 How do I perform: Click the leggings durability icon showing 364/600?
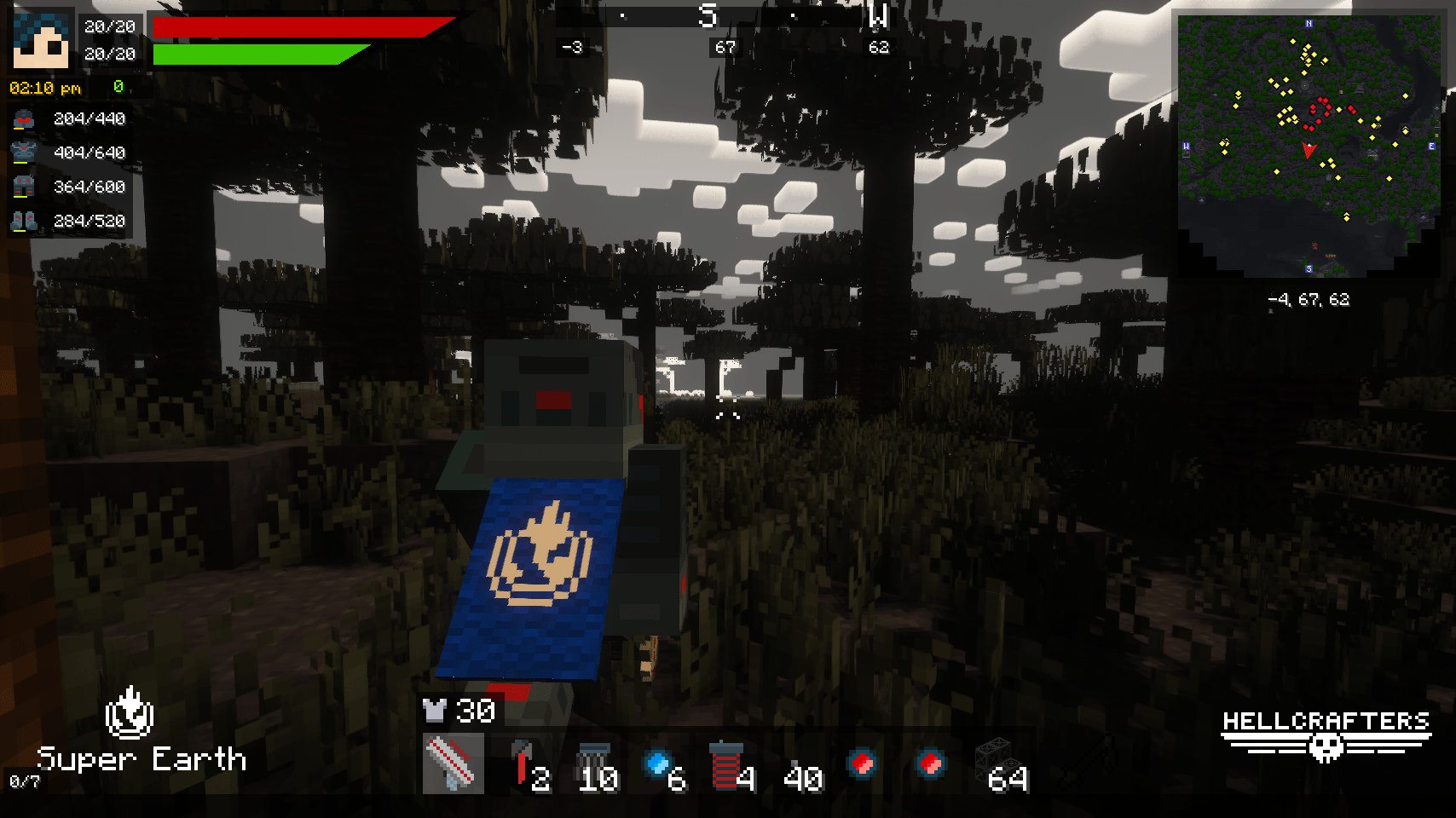point(23,187)
